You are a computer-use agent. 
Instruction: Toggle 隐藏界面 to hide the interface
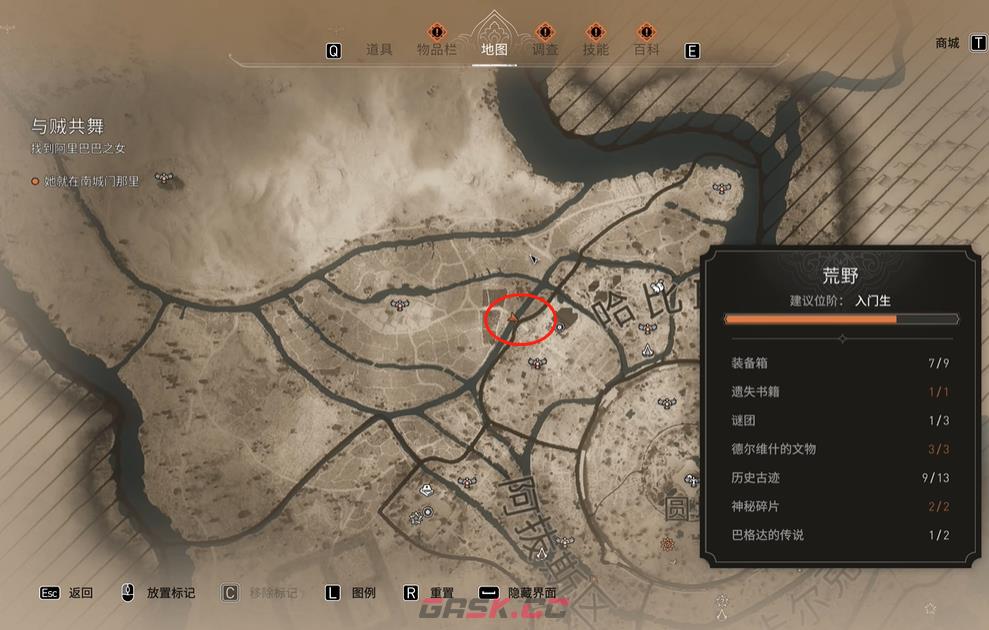click(x=531, y=593)
